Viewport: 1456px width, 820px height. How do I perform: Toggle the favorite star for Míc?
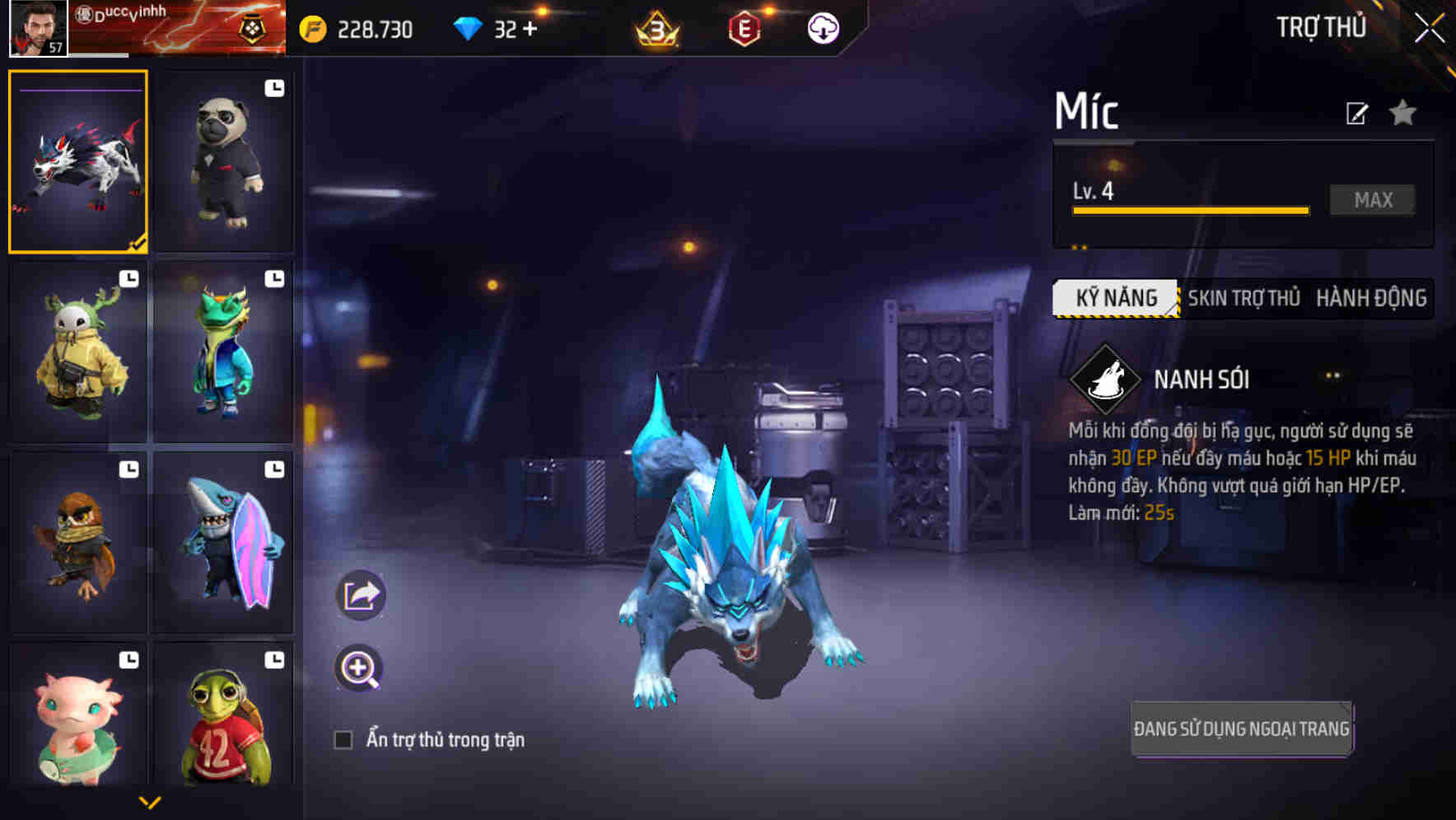(x=1402, y=114)
